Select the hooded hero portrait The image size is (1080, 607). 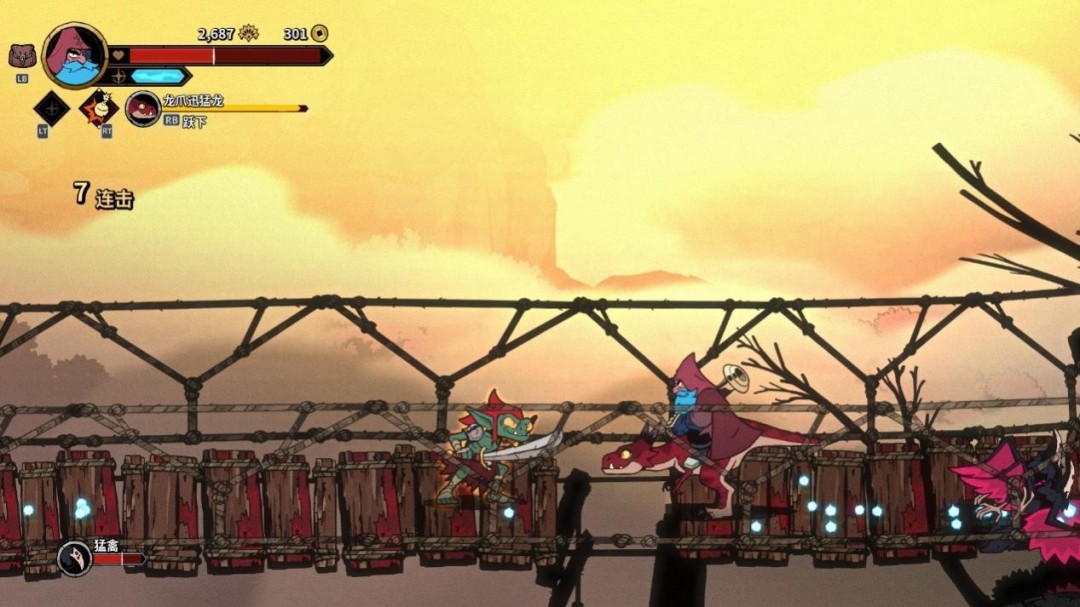(75, 55)
